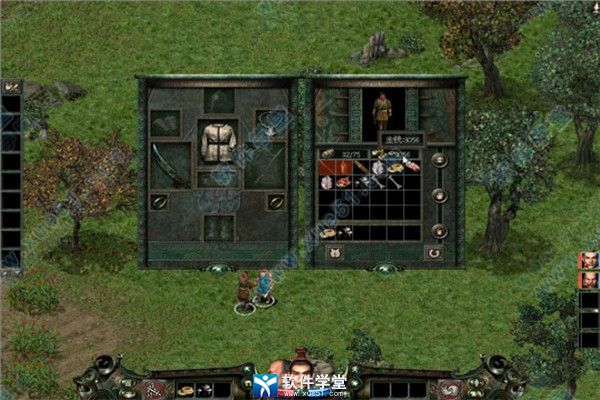Select the second party member portrait
This screenshot has width=600, height=400.
tap(588, 280)
